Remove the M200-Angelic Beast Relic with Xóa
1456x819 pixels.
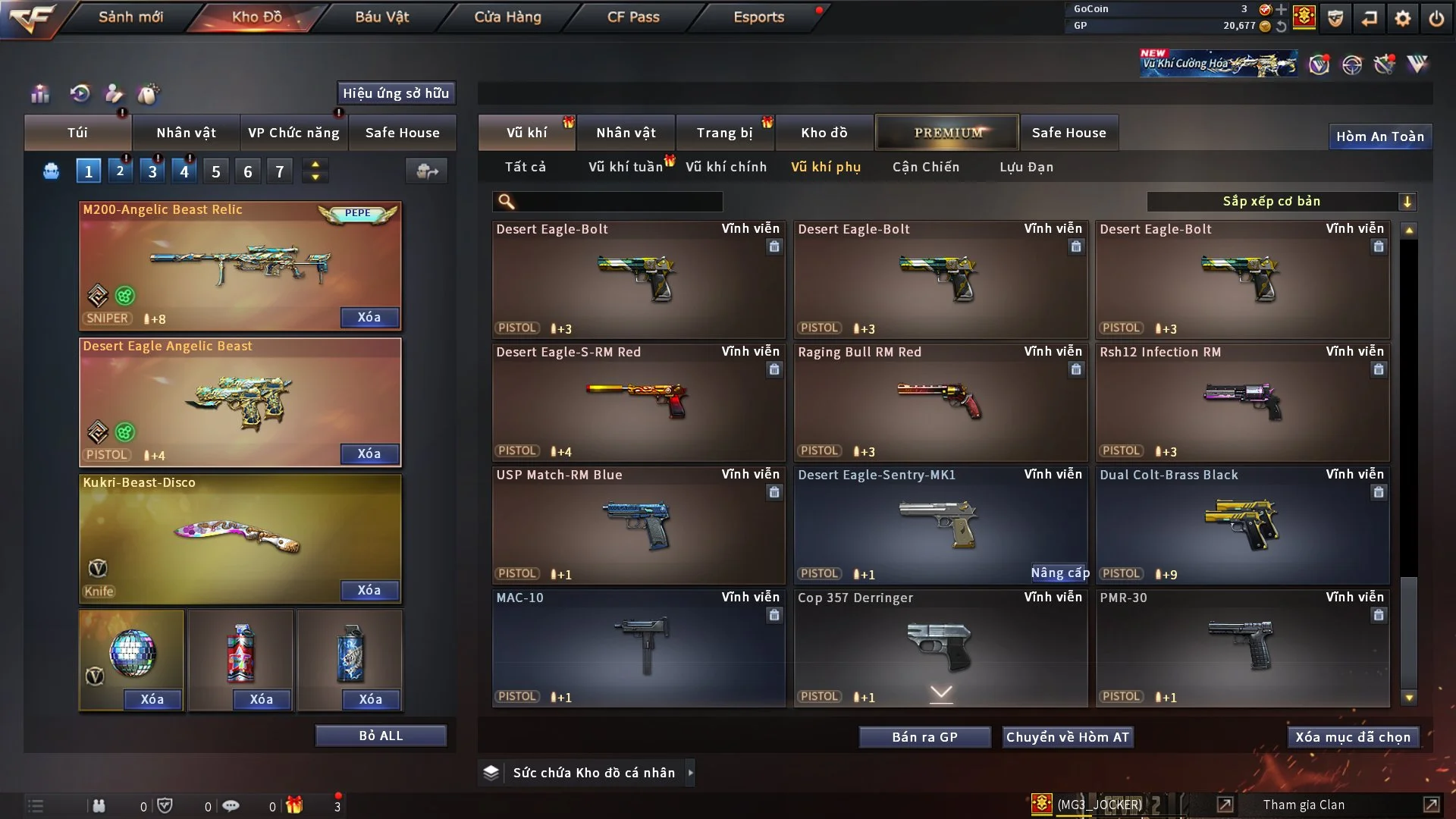369,317
